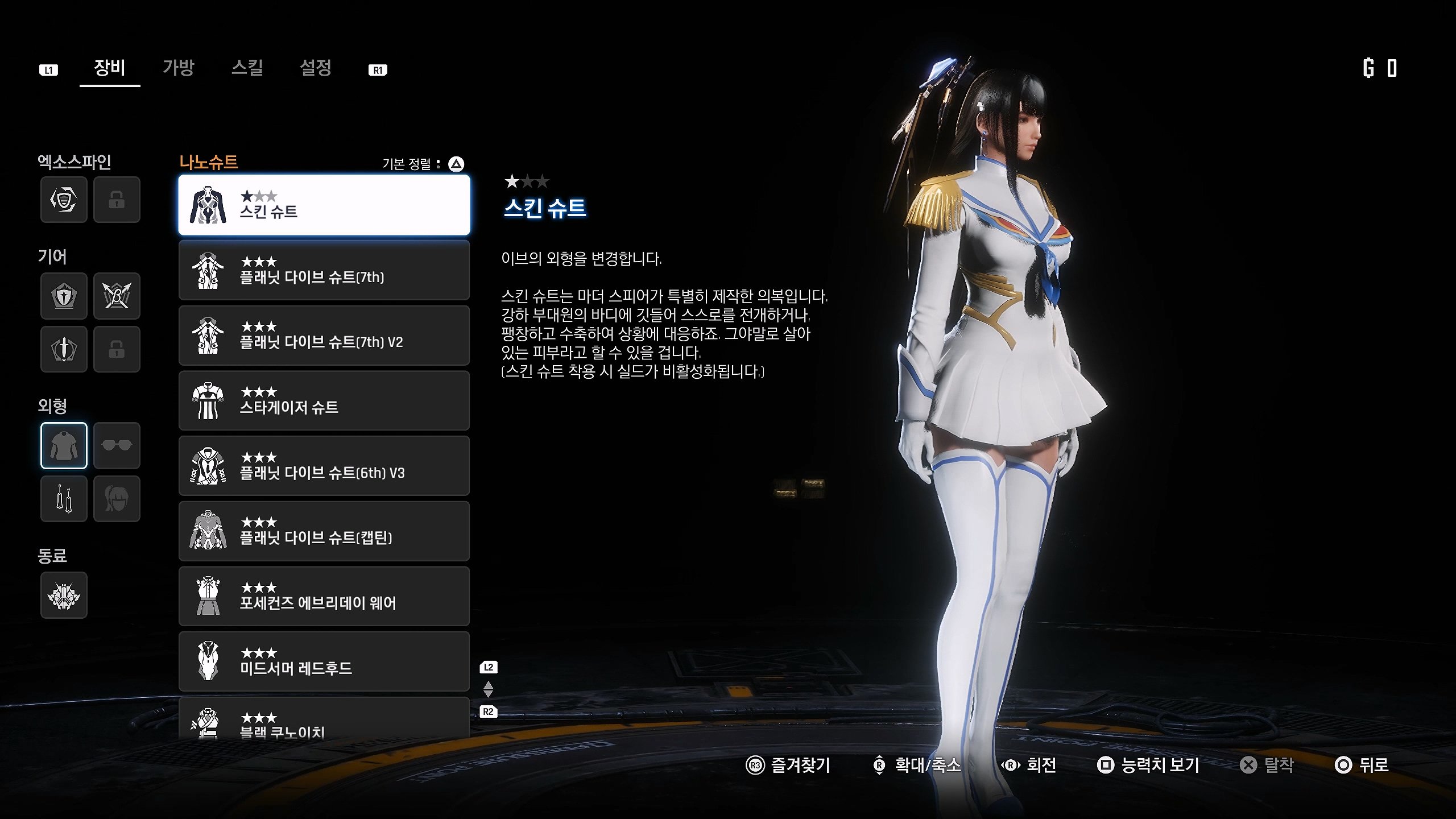This screenshot has width=1456, height=819.
Task: Select the glasses appearance slot
Action: (117, 445)
